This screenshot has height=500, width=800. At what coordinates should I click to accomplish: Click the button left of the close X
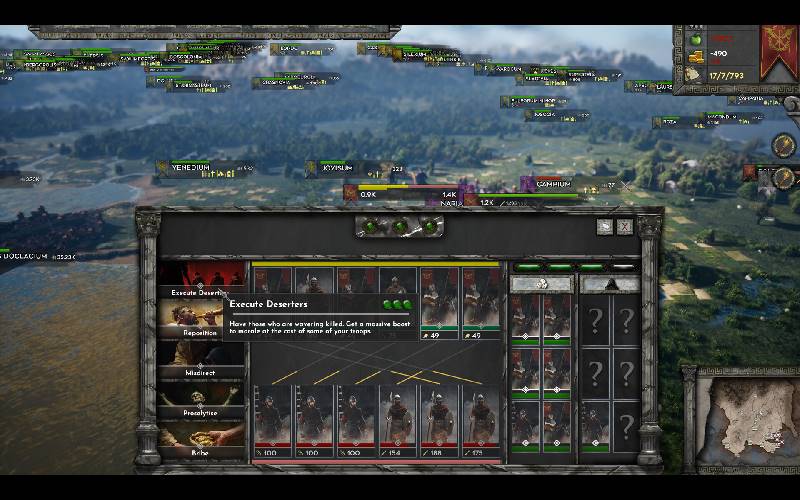(x=605, y=227)
